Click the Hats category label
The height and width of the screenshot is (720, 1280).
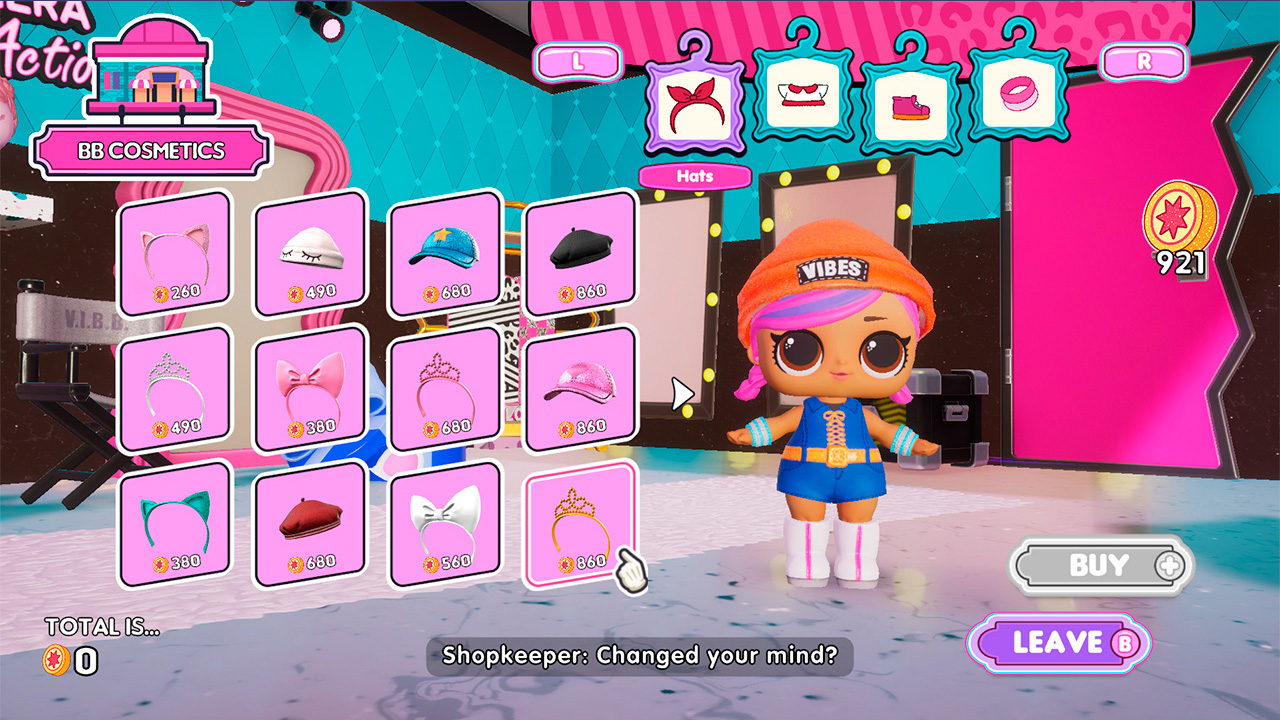tap(694, 176)
